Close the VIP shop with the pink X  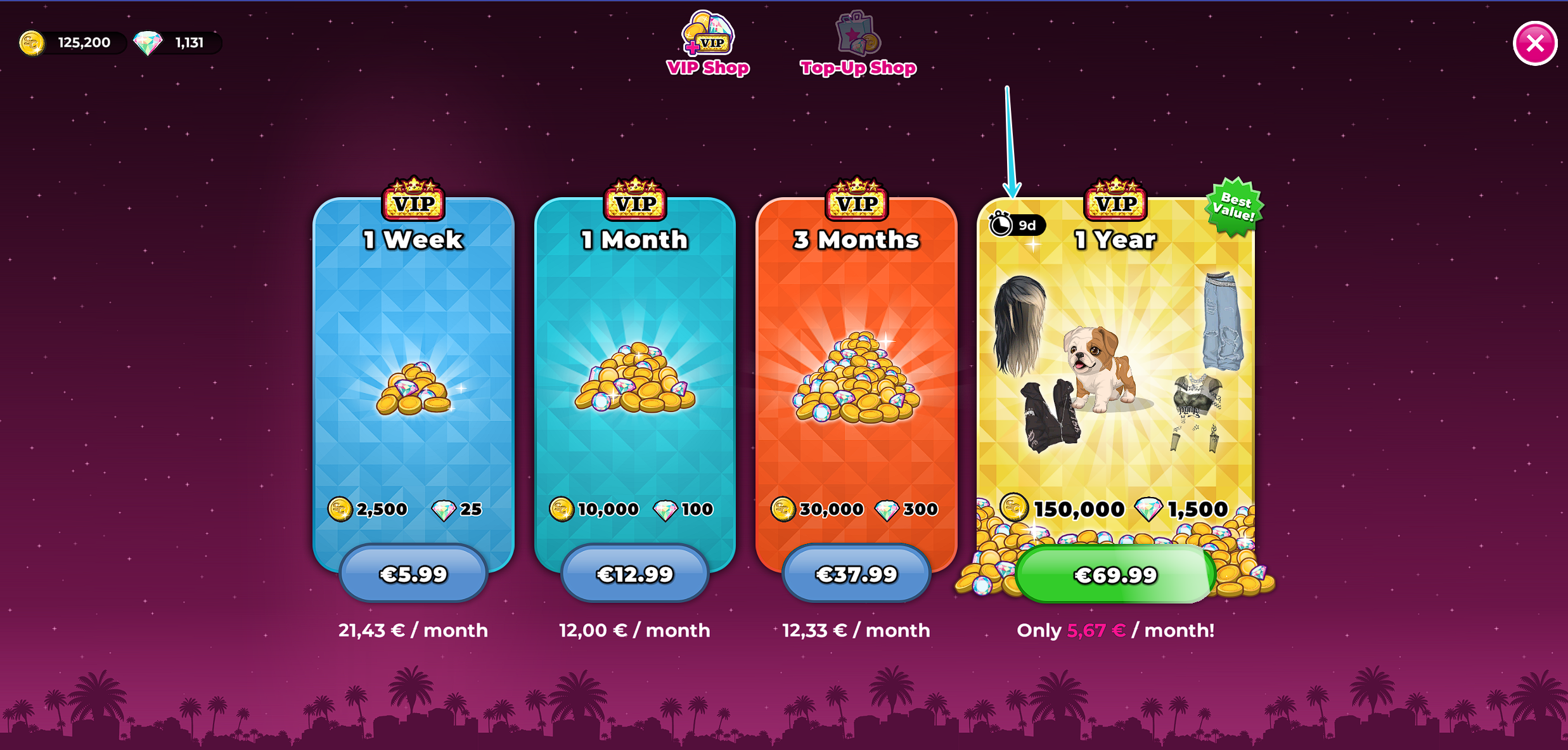click(x=1534, y=43)
